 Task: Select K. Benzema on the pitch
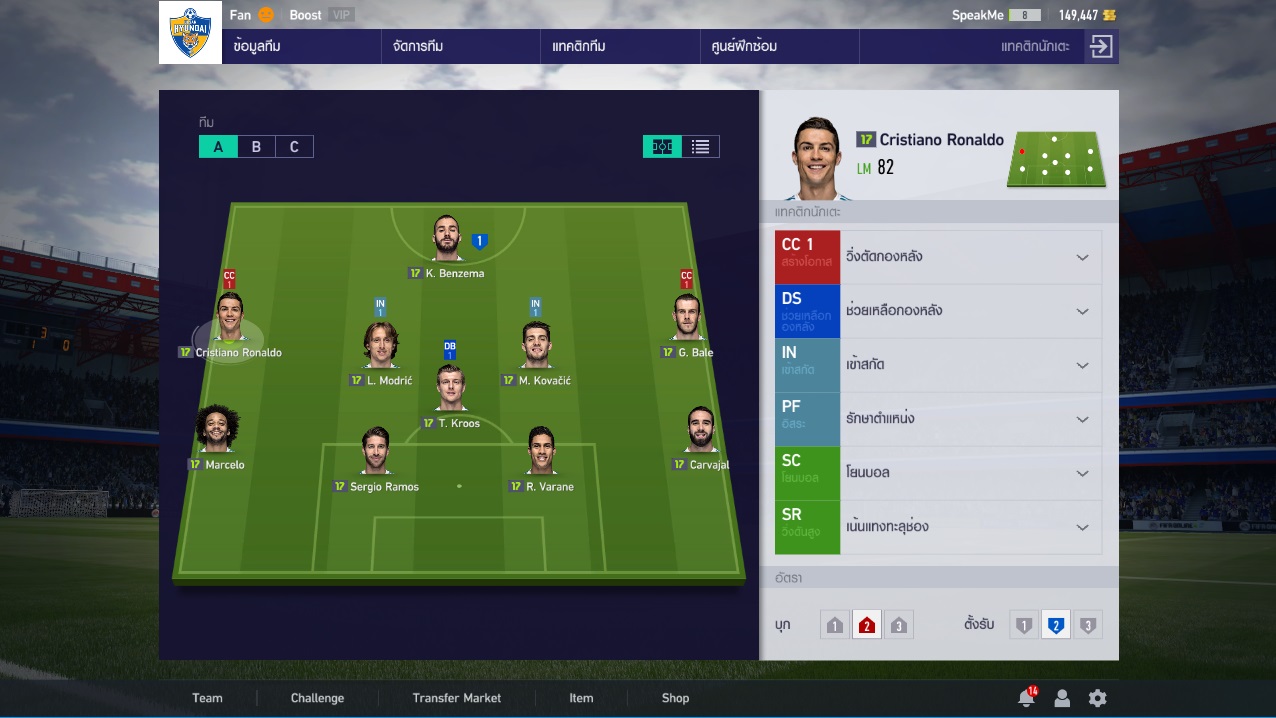[x=447, y=240]
